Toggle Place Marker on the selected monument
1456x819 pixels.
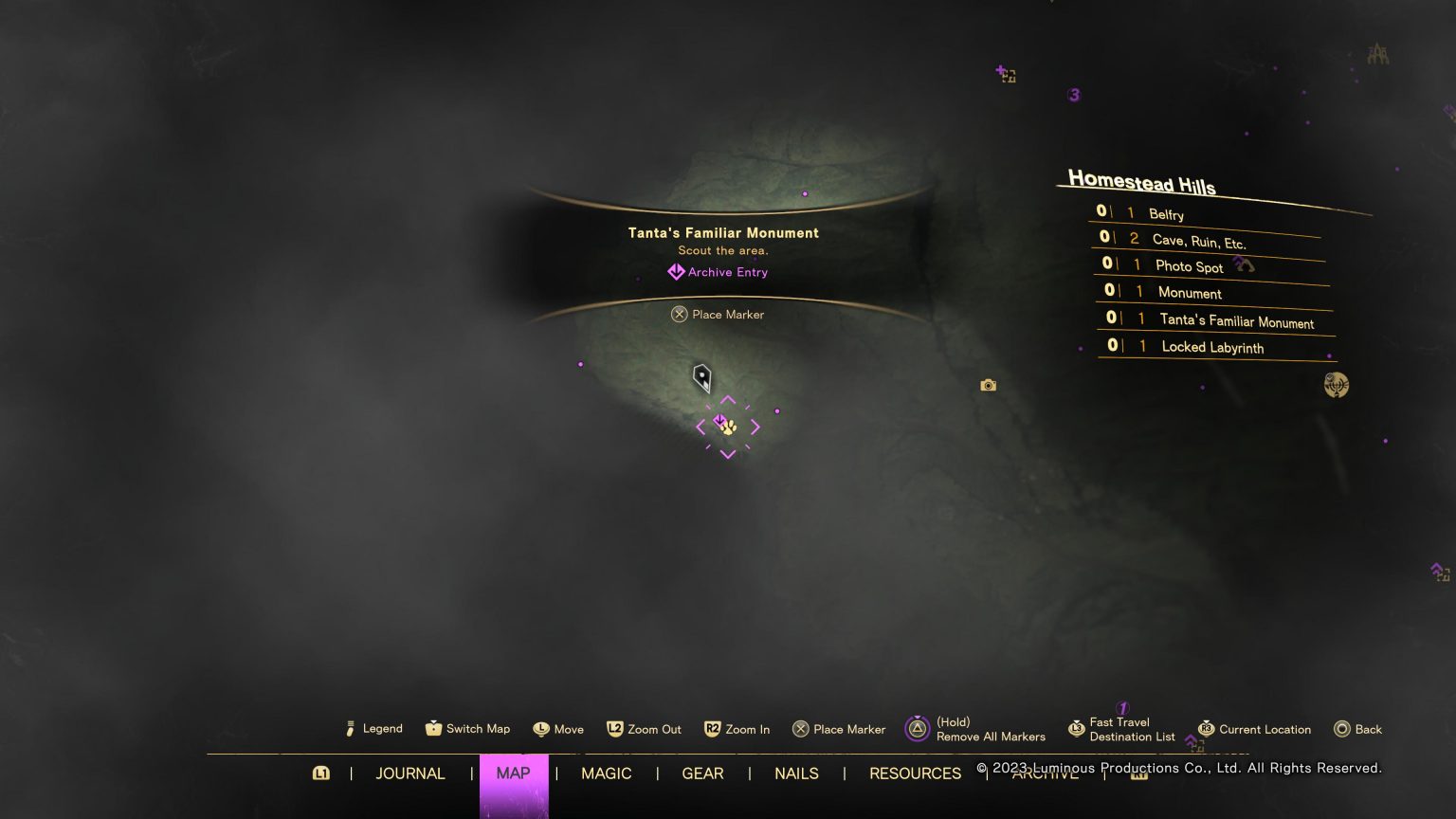pos(718,314)
